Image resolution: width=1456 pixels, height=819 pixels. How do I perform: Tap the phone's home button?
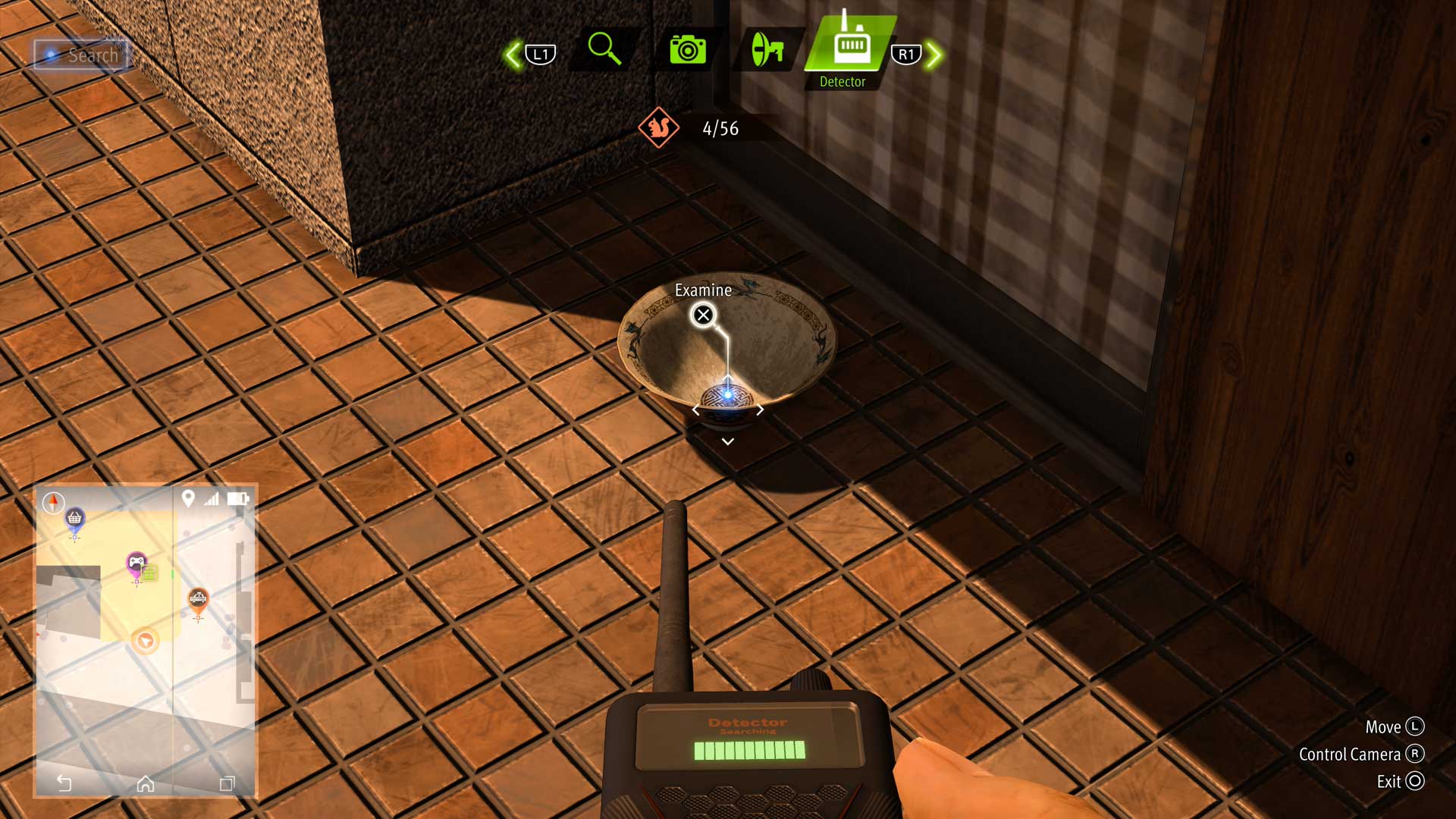(x=146, y=783)
